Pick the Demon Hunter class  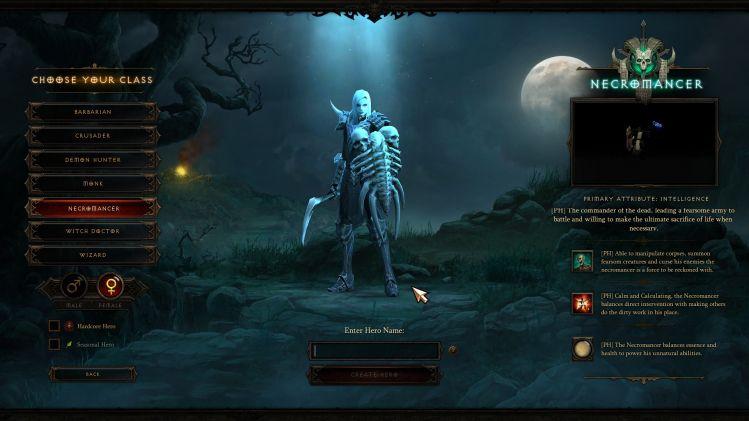92,160
